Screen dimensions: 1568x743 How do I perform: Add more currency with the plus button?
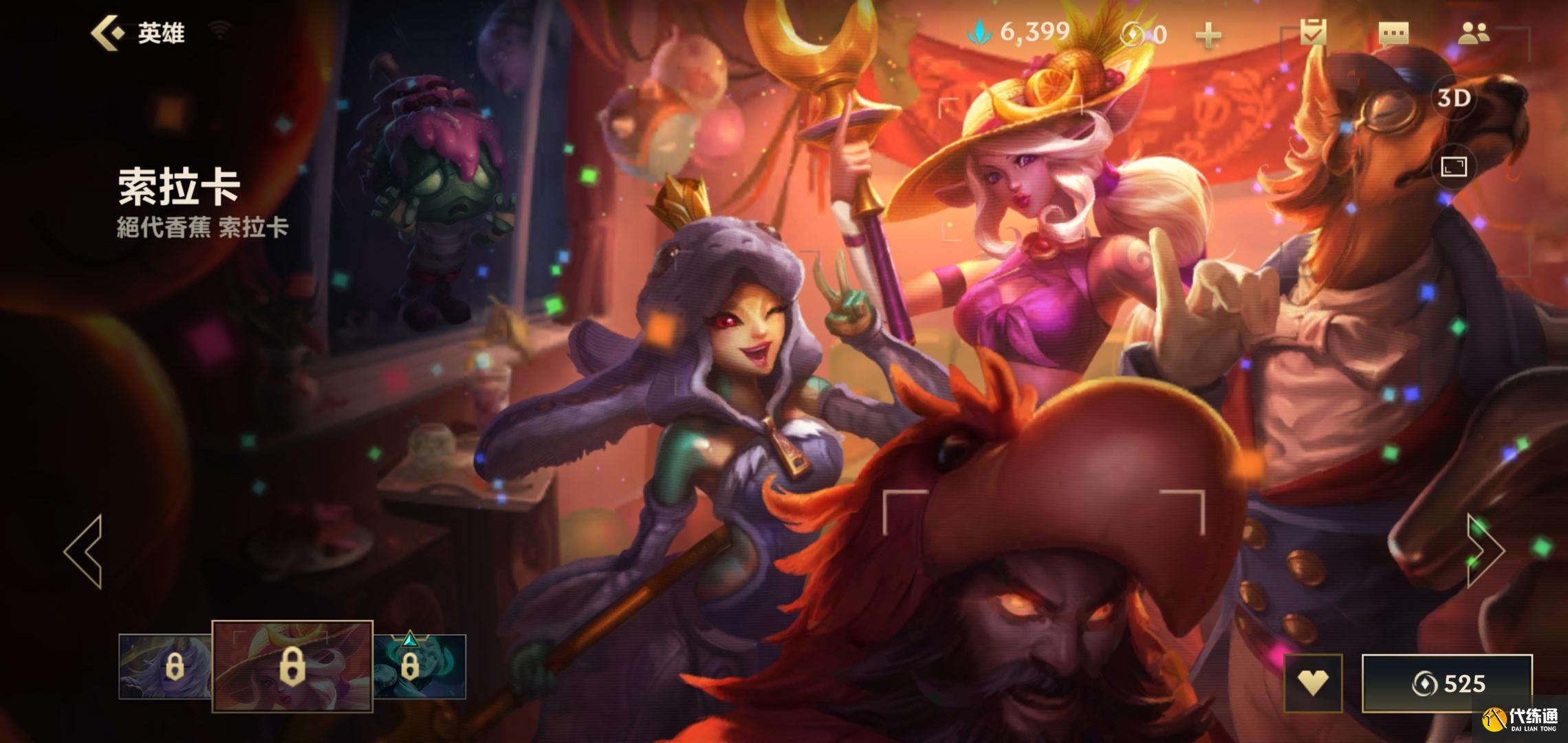point(1208,34)
